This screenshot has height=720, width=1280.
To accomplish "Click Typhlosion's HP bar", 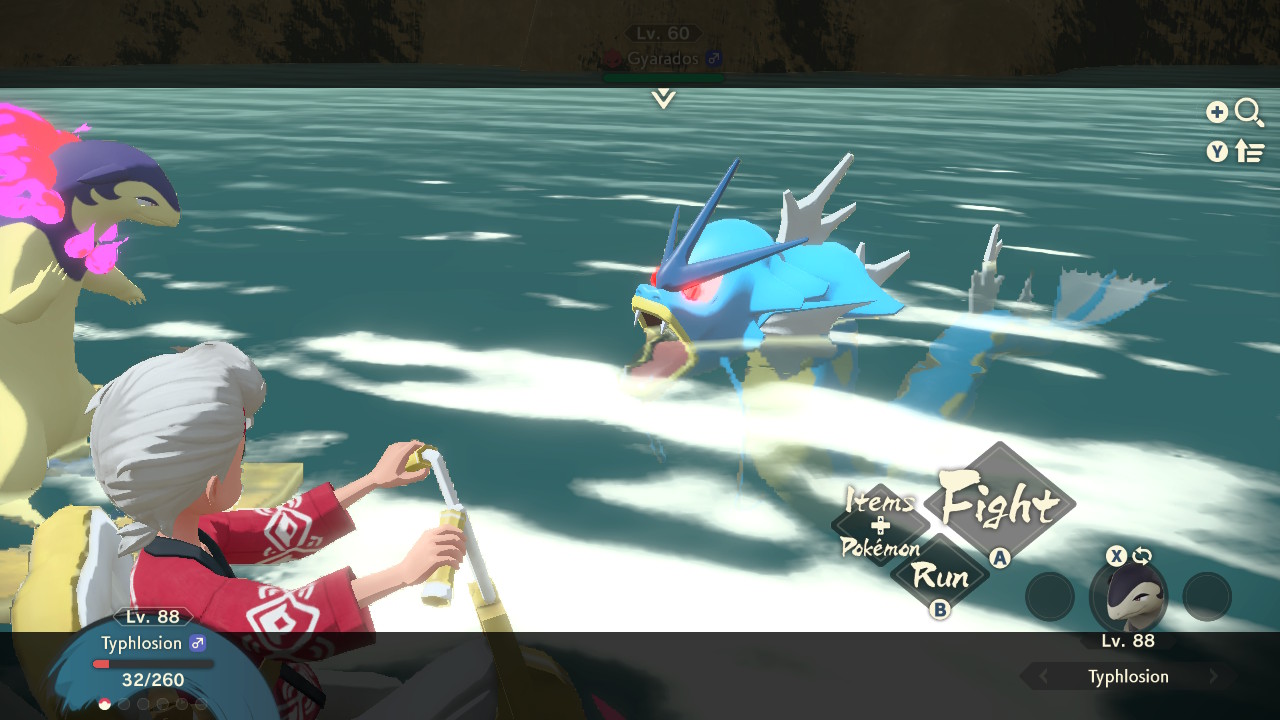I will (x=151, y=663).
